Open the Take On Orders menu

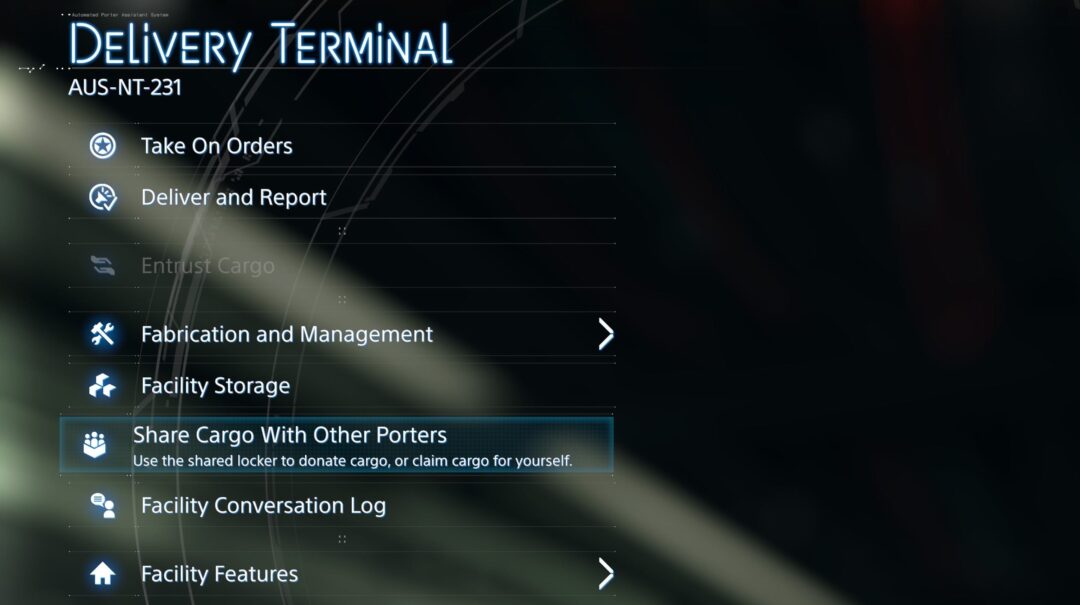217,146
